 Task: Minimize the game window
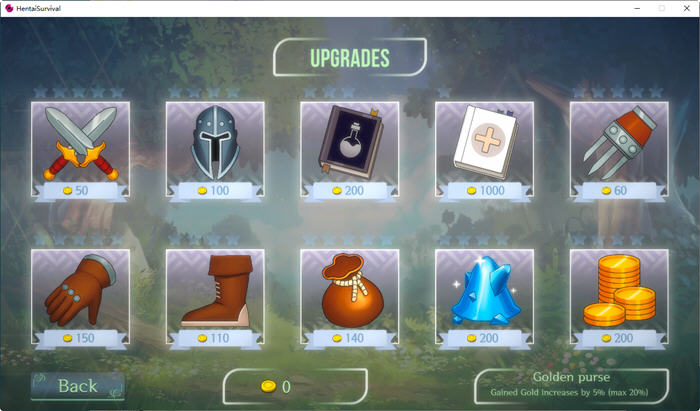(637, 7)
